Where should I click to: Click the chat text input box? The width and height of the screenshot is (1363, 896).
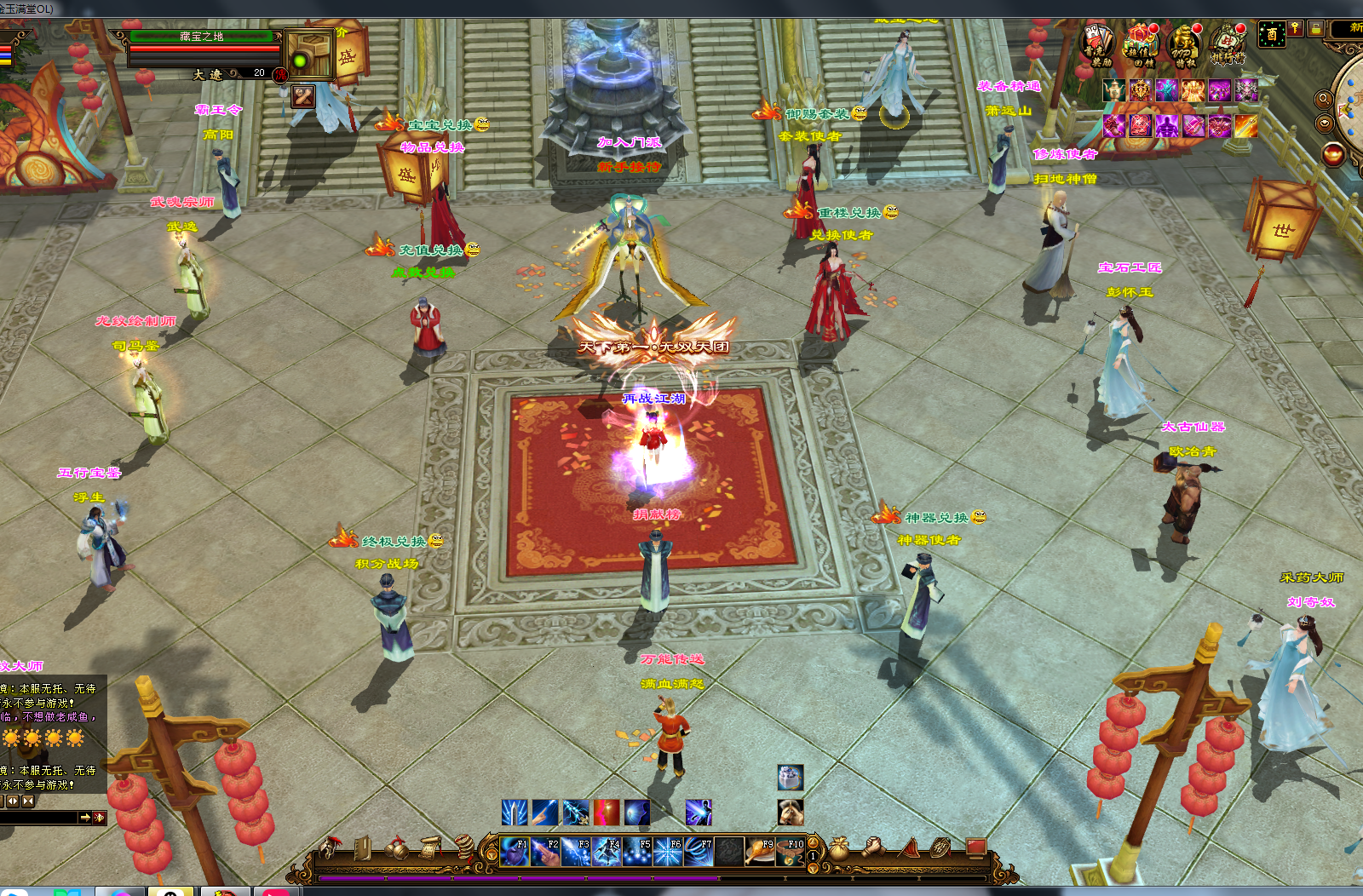click(x=39, y=818)
